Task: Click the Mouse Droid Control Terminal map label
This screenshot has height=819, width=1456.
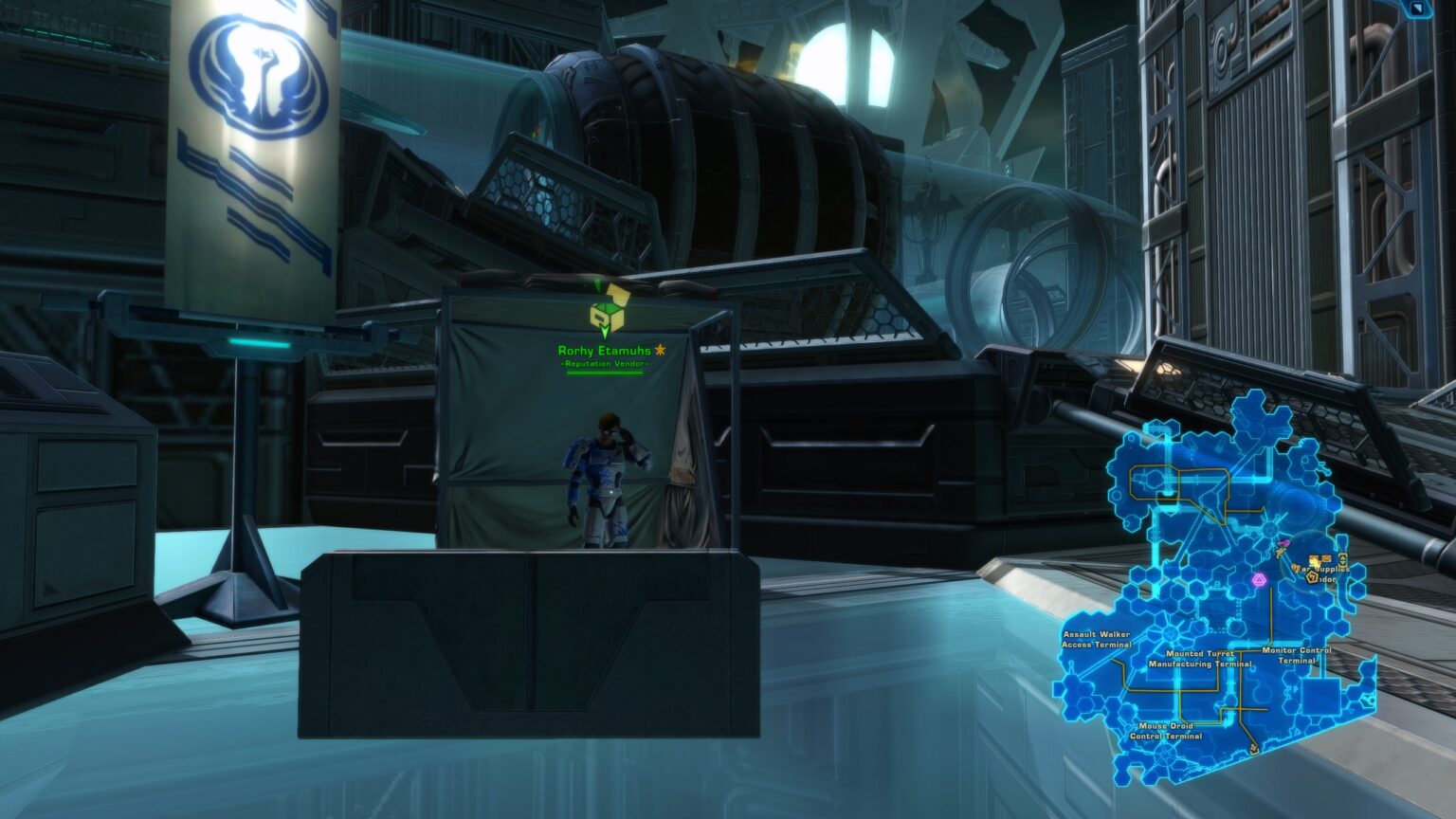Action: pyautogui.click(x=1167, y=730)
